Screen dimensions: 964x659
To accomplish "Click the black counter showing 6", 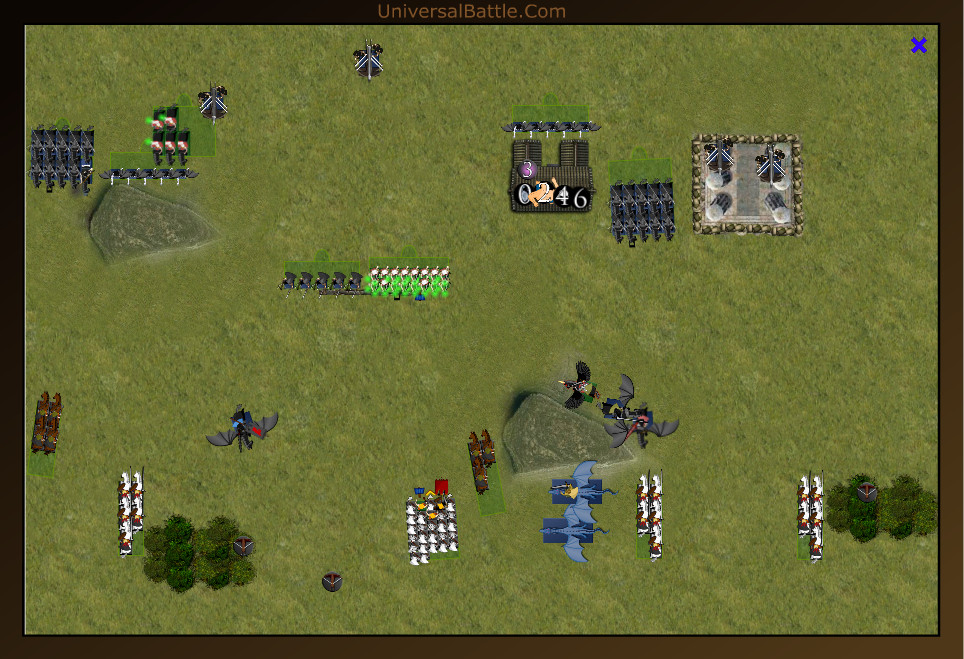I will pos(579,197).
